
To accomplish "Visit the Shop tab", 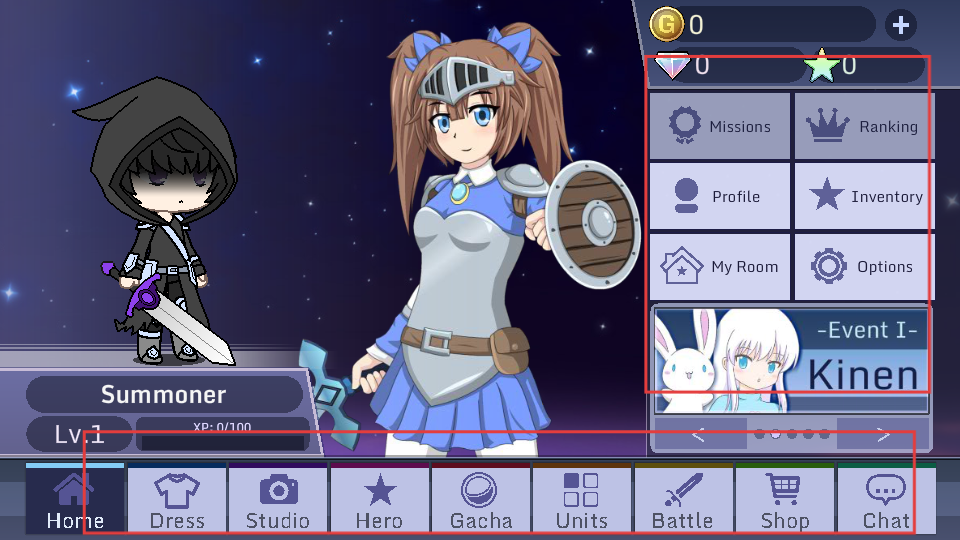I will pos(785,499).
